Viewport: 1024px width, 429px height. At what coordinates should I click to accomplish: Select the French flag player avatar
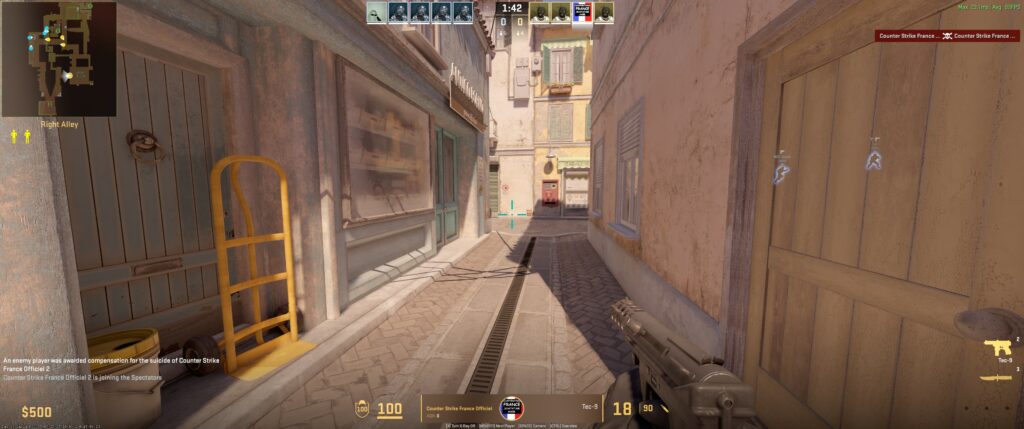click(582, 12)
